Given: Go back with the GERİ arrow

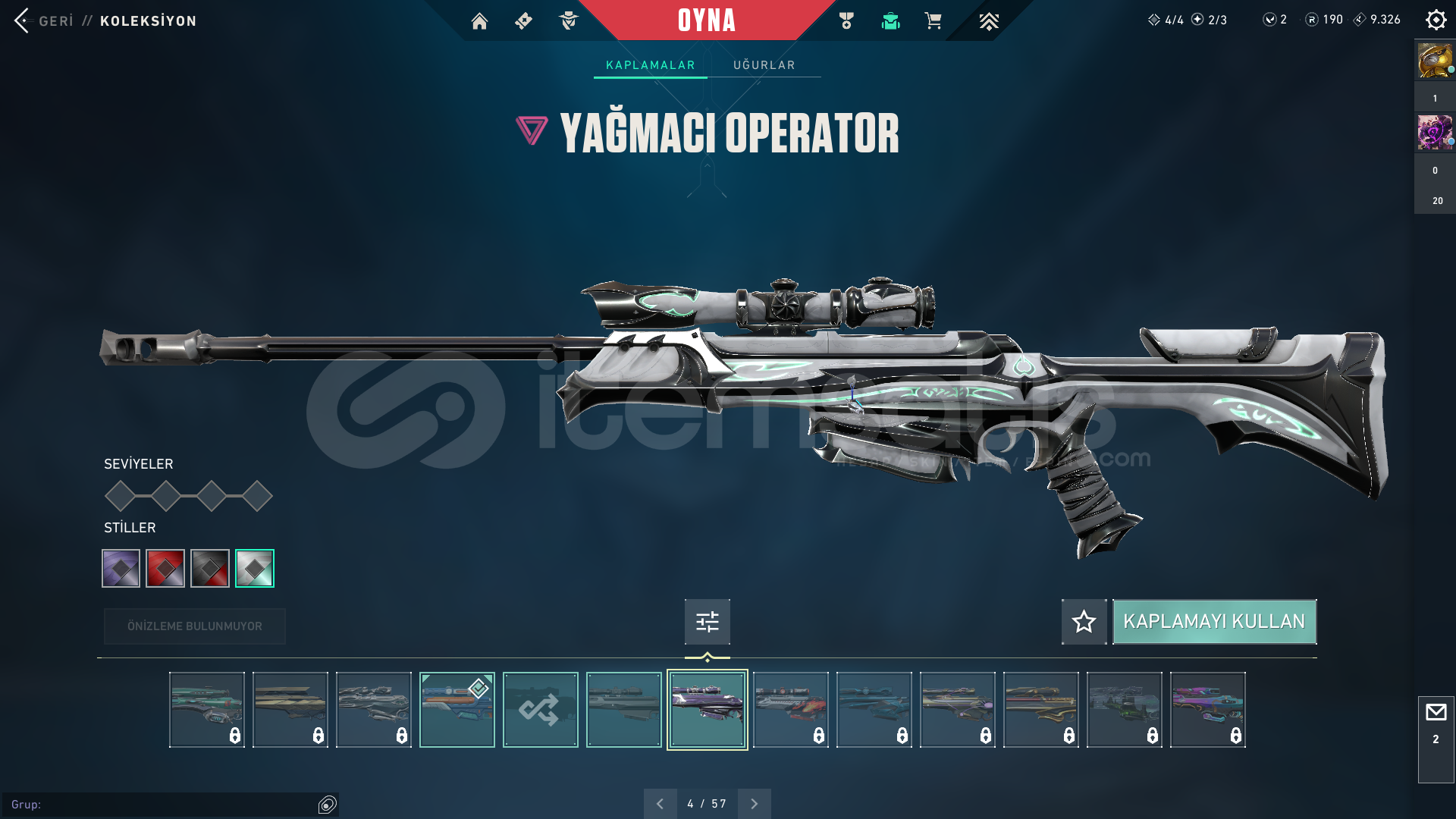Looking at the screenshot, I should pyautogui.click(x=23, y=20).
